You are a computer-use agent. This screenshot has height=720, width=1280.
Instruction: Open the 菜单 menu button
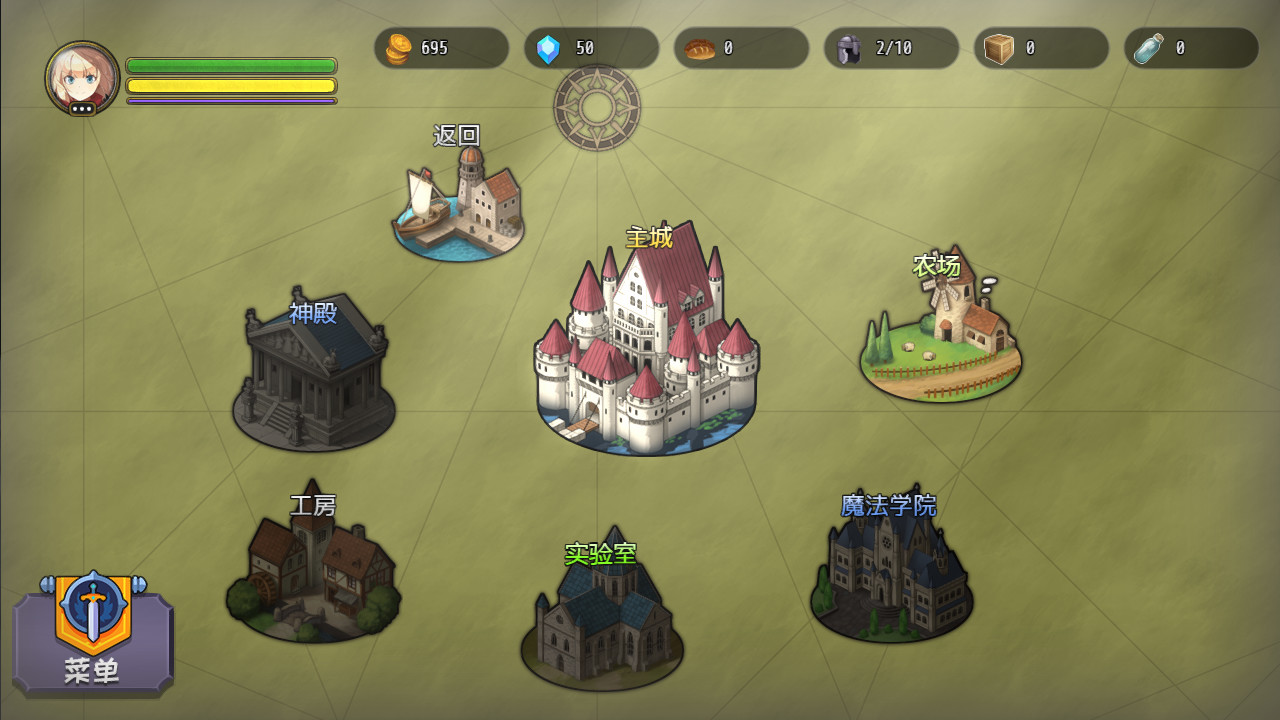tap(93, 634)
